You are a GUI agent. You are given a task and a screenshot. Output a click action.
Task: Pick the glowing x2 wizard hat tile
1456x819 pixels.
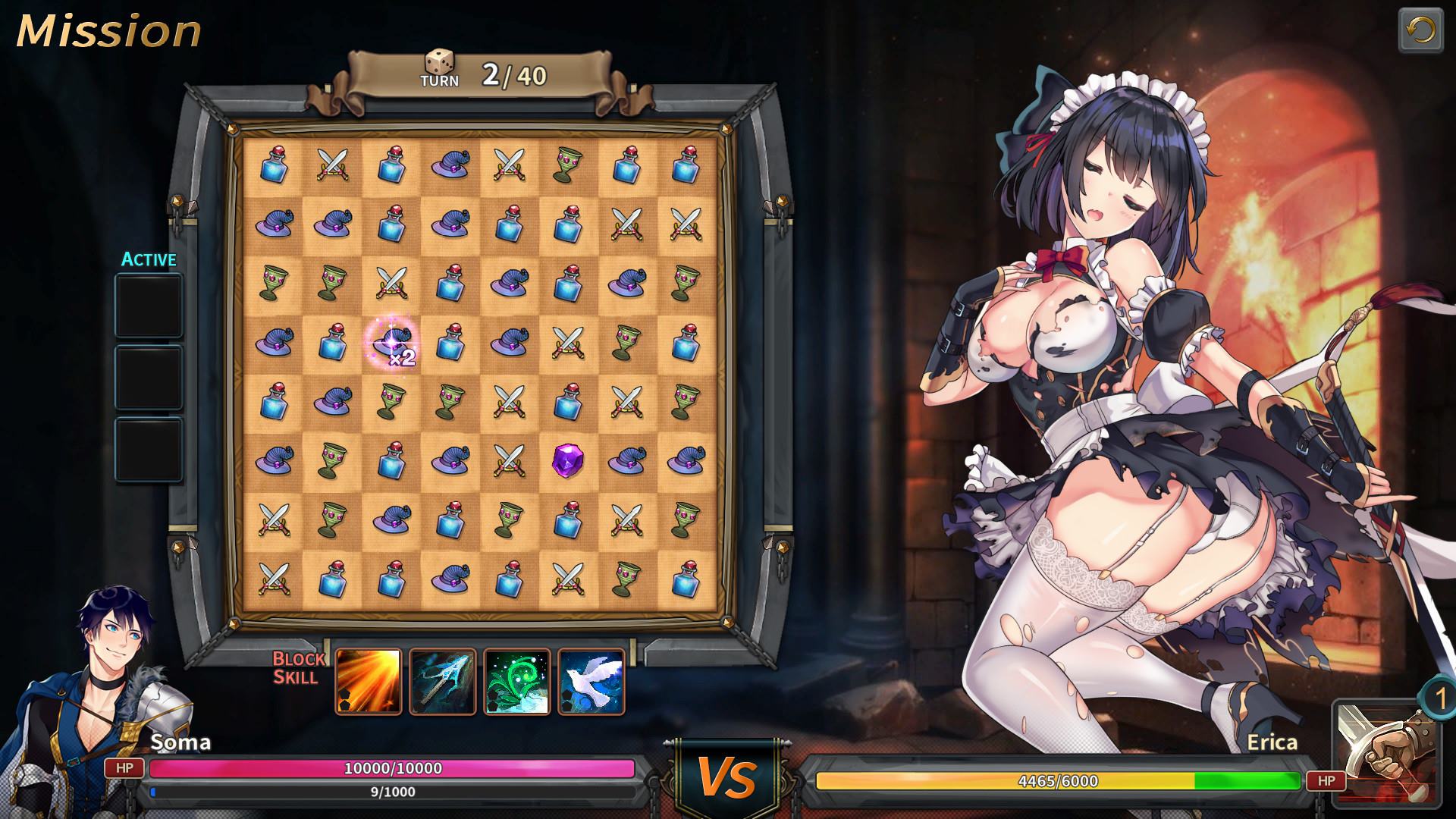tap(391, 342)
